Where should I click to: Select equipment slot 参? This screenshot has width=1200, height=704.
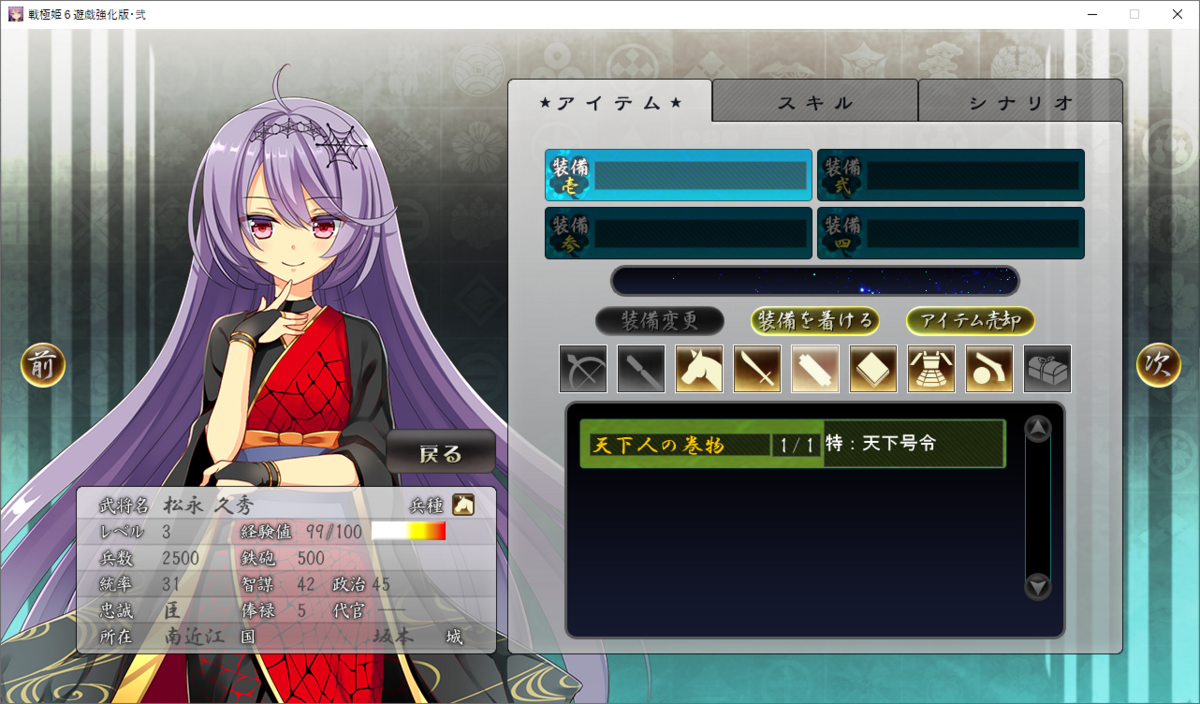click(x=678, y=233)
